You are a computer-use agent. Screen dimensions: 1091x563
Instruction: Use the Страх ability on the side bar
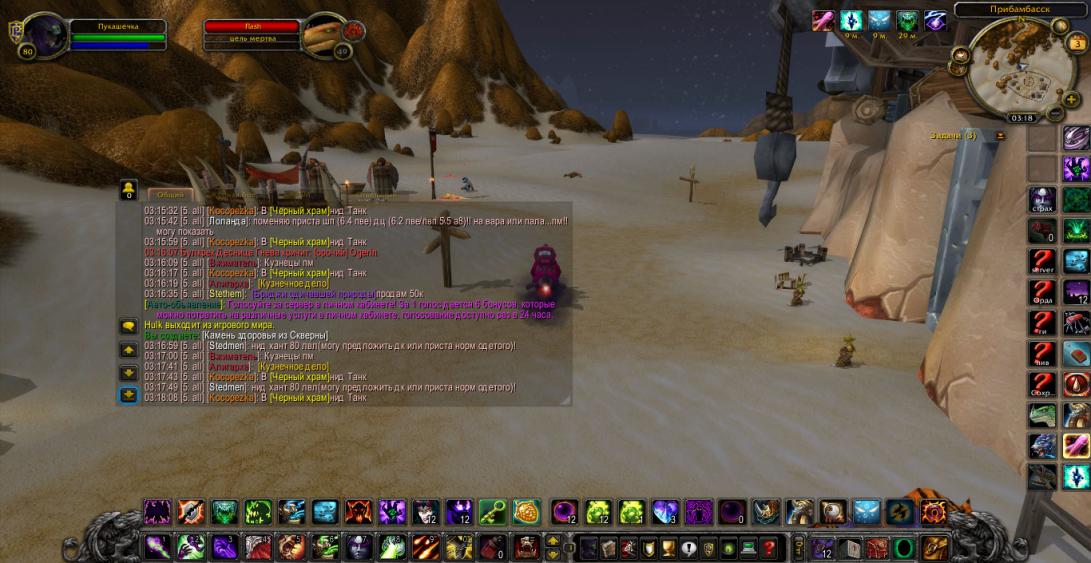(1043, 200)
